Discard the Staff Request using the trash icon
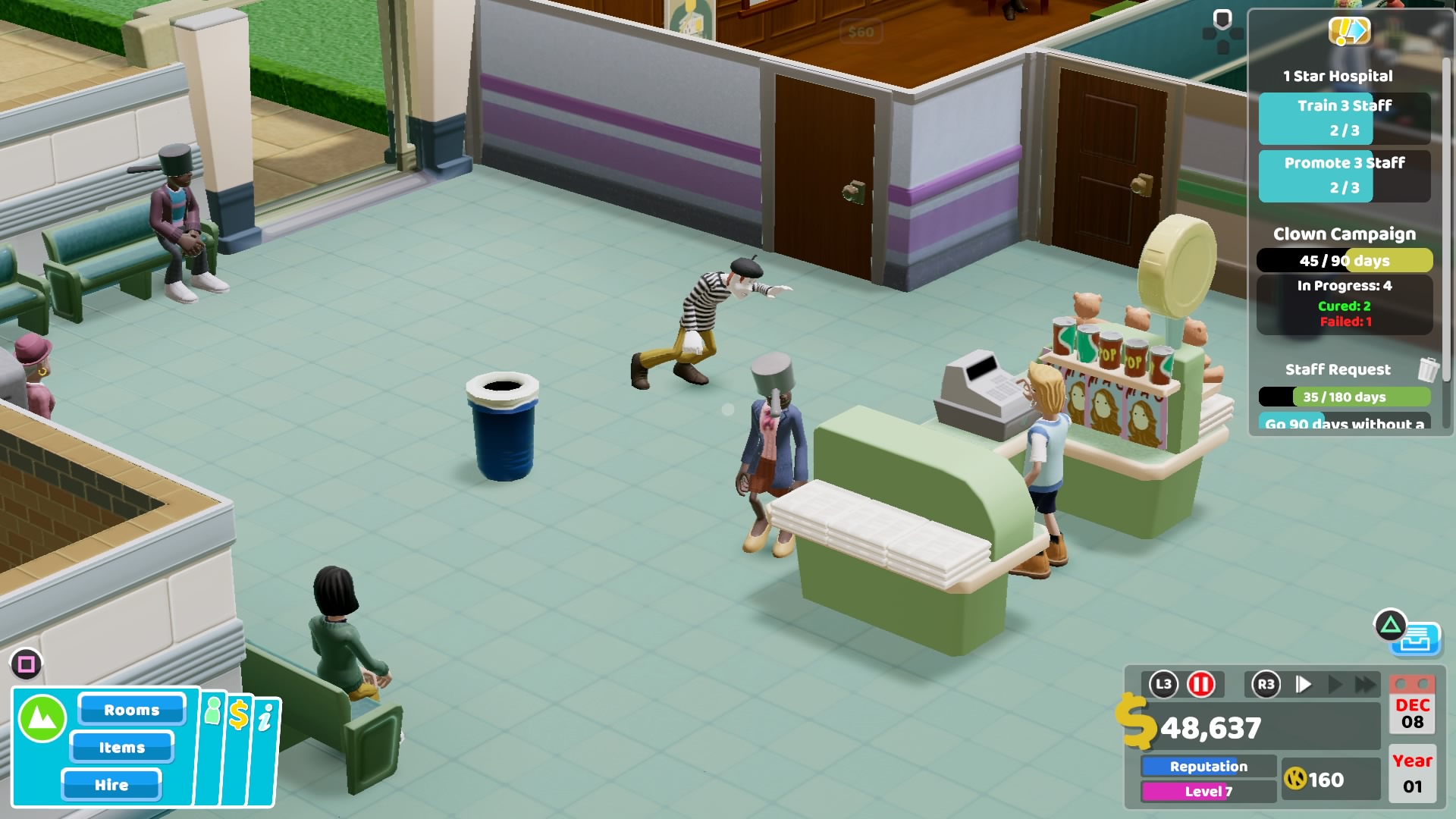The image size is (1456, 819). (x=1429, y=369)
